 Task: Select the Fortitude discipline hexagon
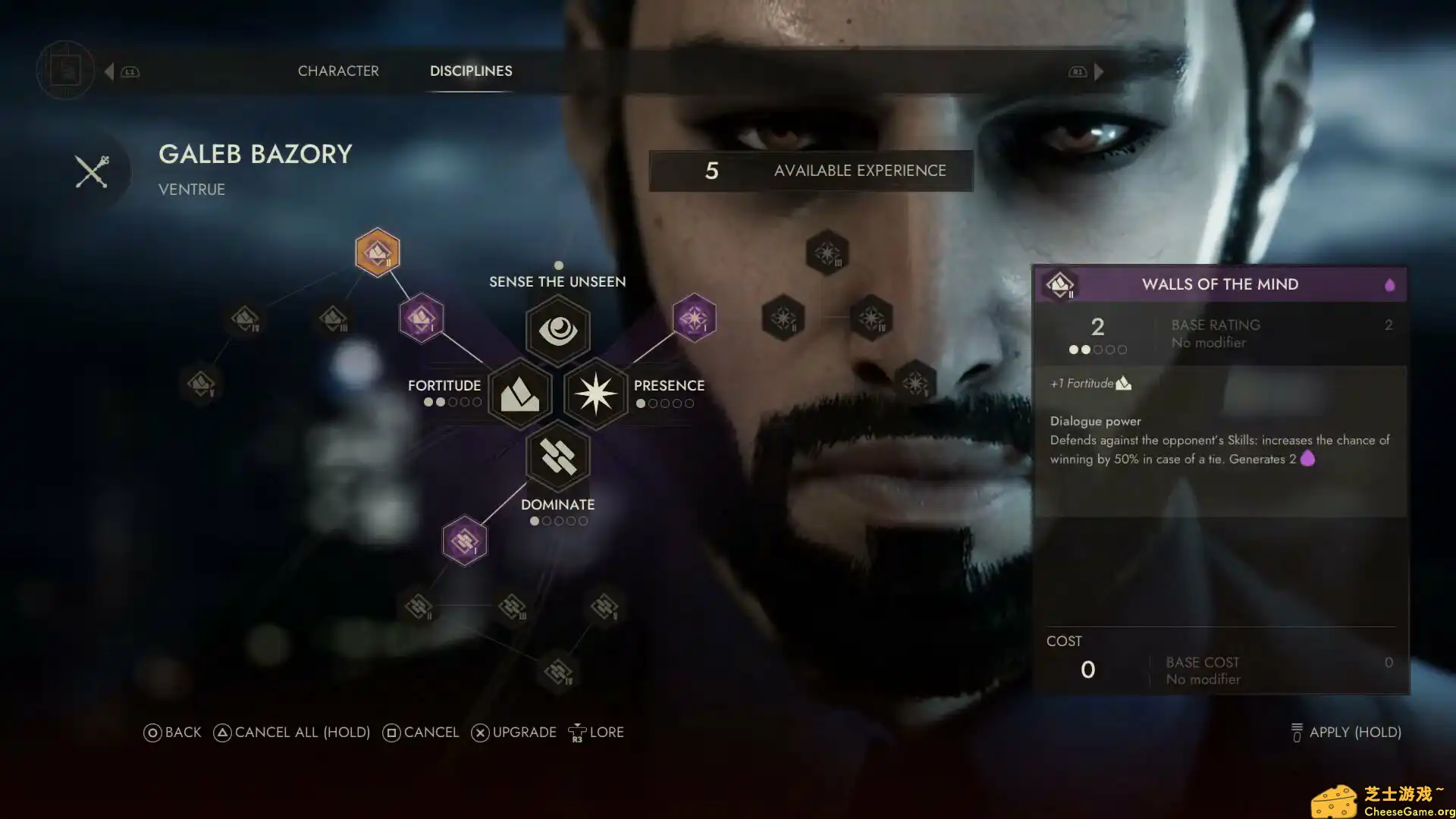[x=520, y=394]
